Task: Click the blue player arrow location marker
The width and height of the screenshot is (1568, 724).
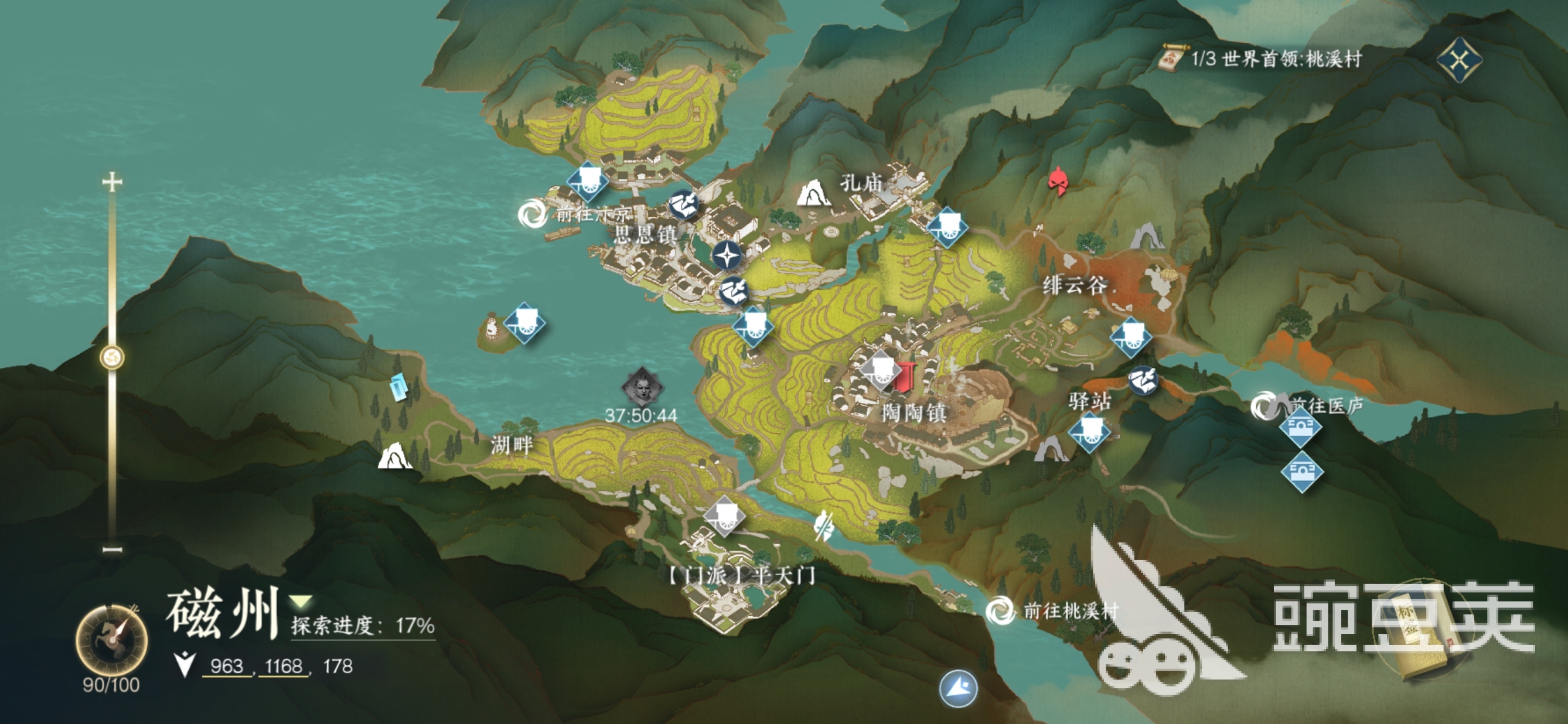Action: 958,688
